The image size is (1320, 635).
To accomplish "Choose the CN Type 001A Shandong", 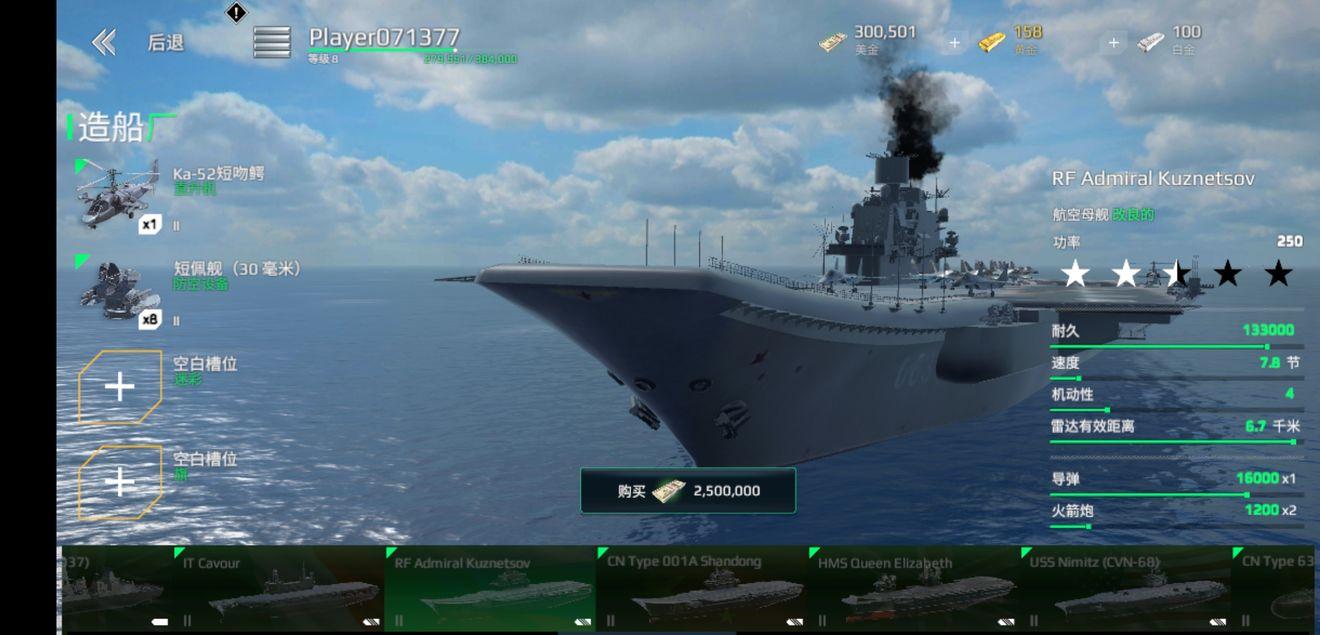I will click(x=702, y=590).
